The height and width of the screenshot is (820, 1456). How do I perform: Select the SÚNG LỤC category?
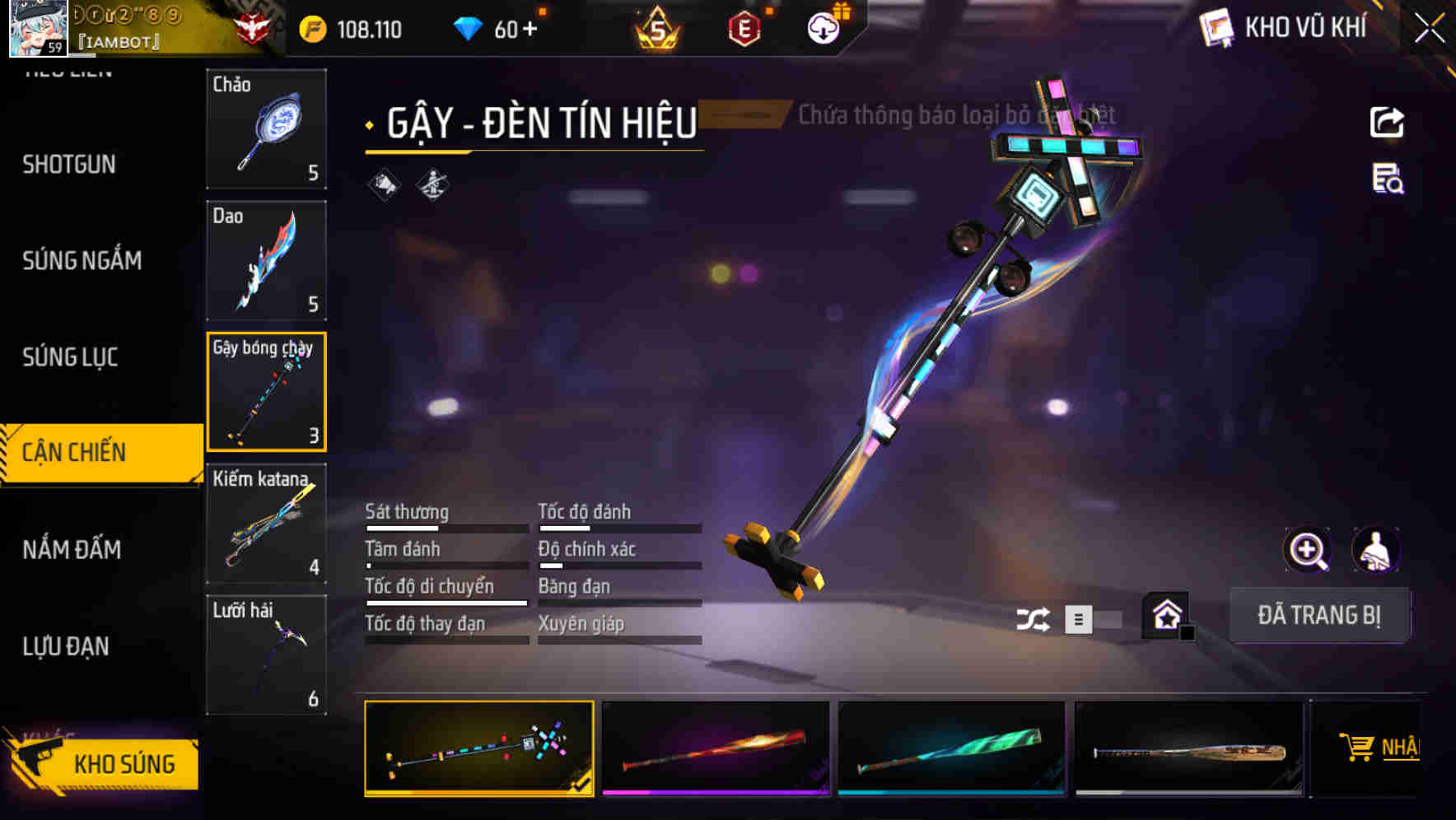point(70,357)
